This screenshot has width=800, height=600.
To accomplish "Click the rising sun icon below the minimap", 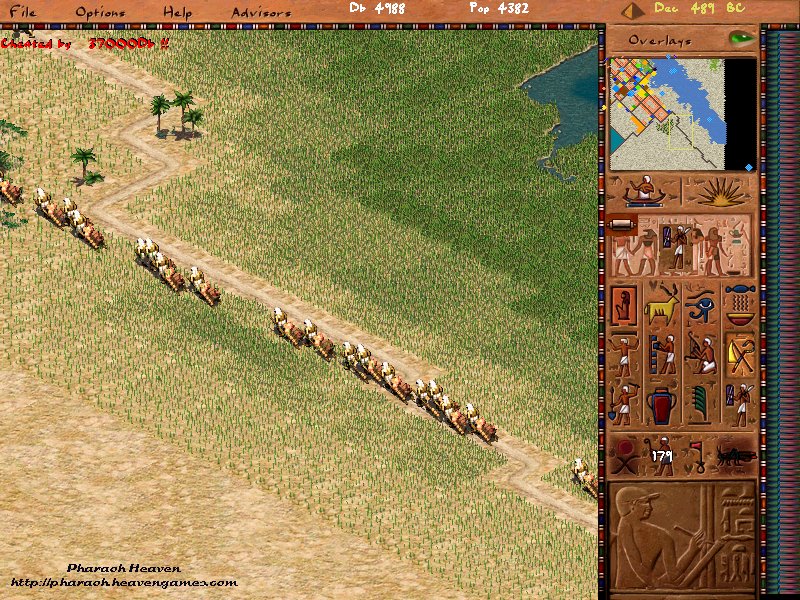I will click(720, 191).
